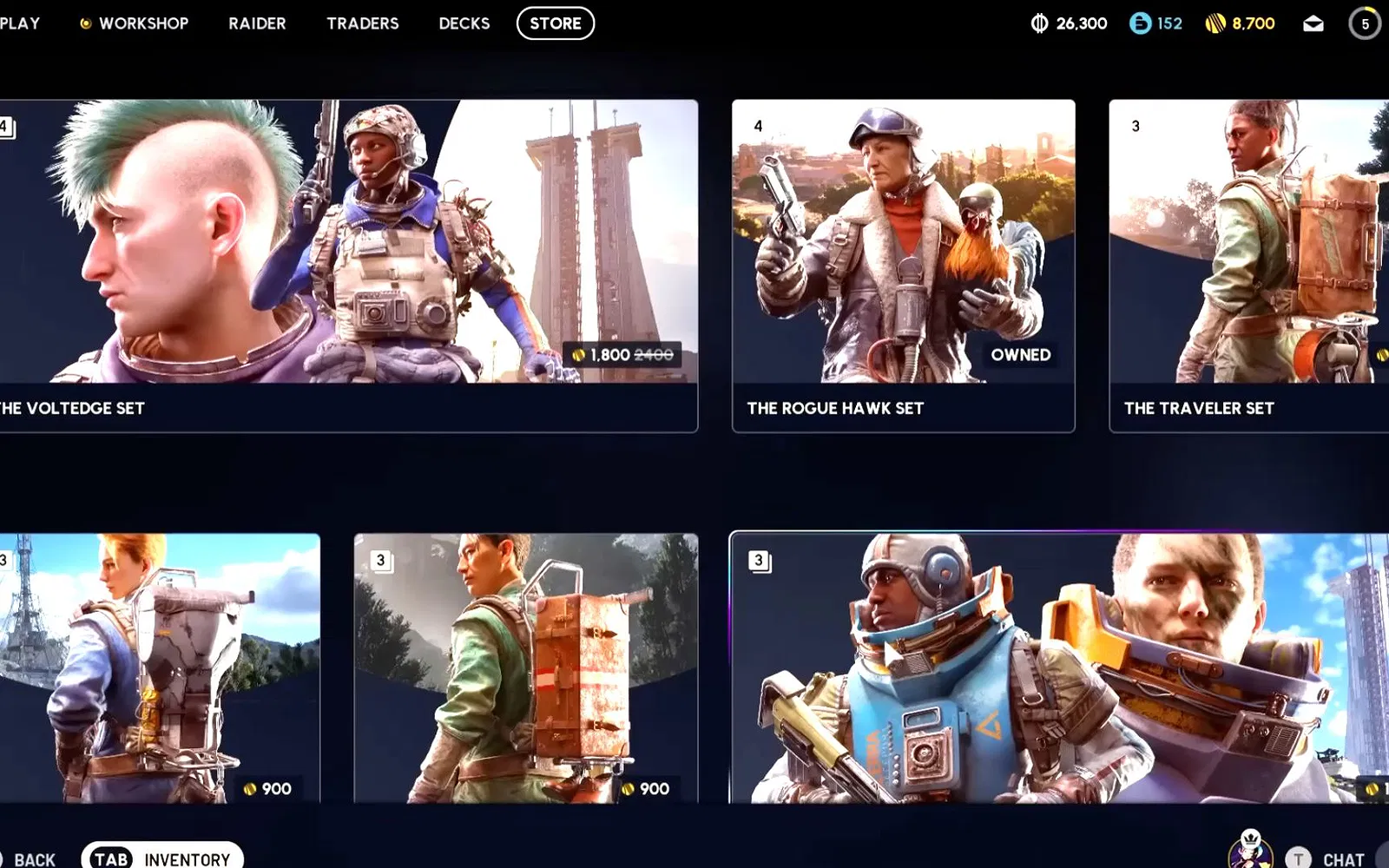Screen dimensions: 1389x868
Task: Click the player avatar emblem
Action: (x=1250, y=849)
